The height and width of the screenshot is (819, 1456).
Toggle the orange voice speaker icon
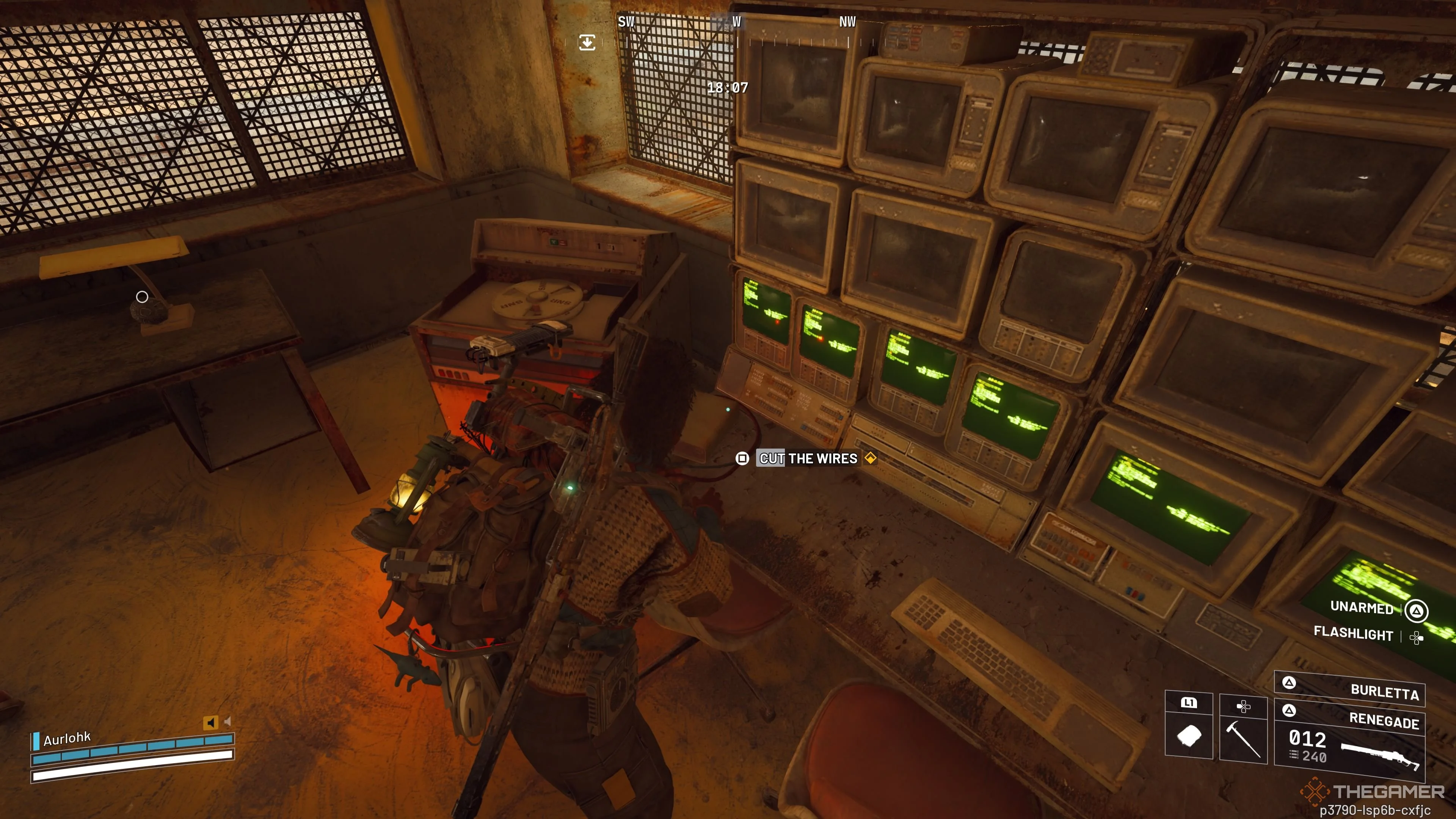click(210, 722)
